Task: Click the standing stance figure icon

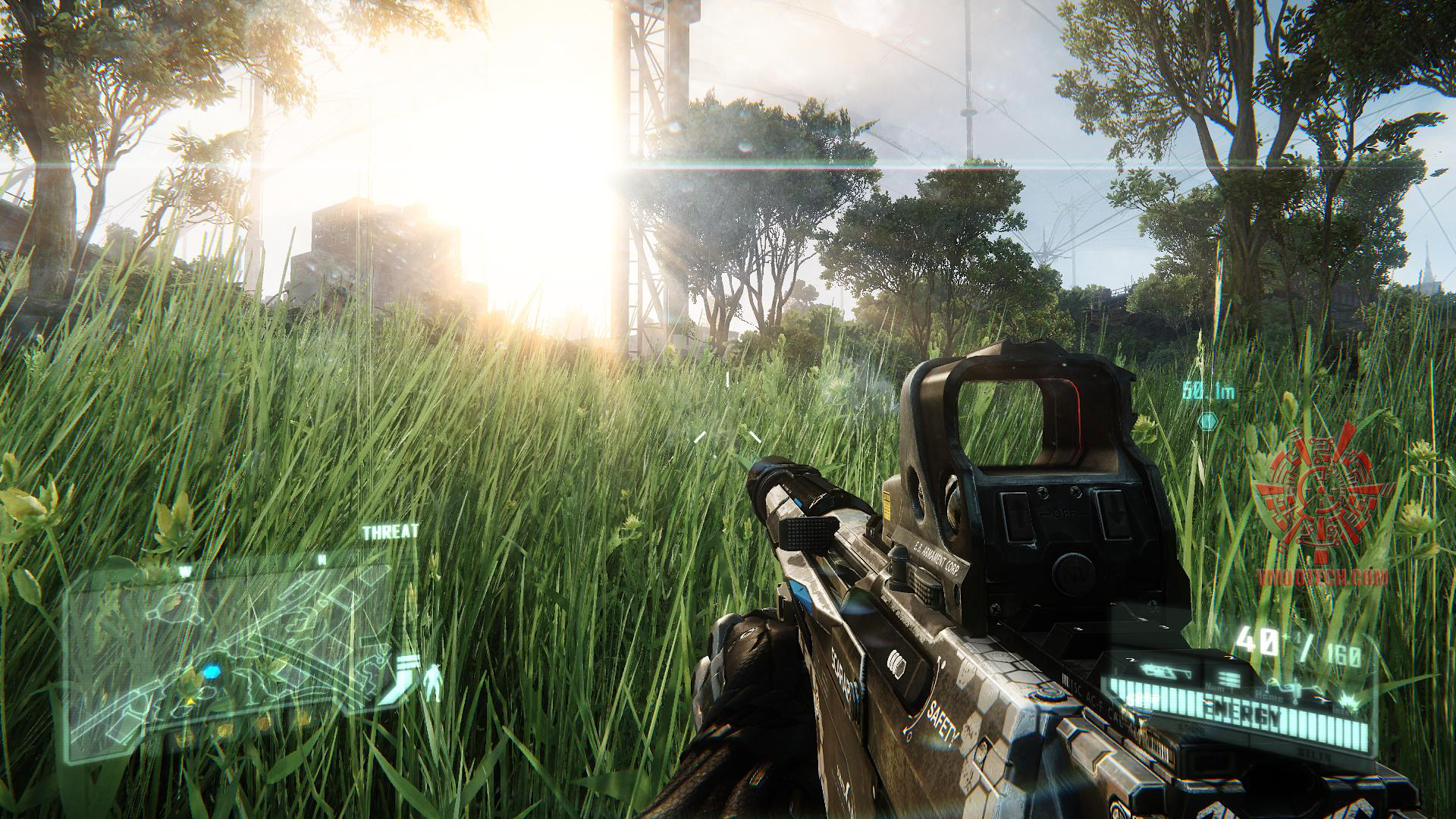Action: 434,680
